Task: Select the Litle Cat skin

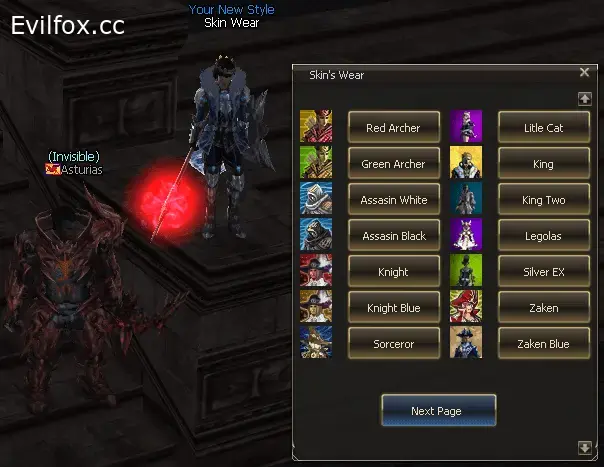Action: pos(544,128)
